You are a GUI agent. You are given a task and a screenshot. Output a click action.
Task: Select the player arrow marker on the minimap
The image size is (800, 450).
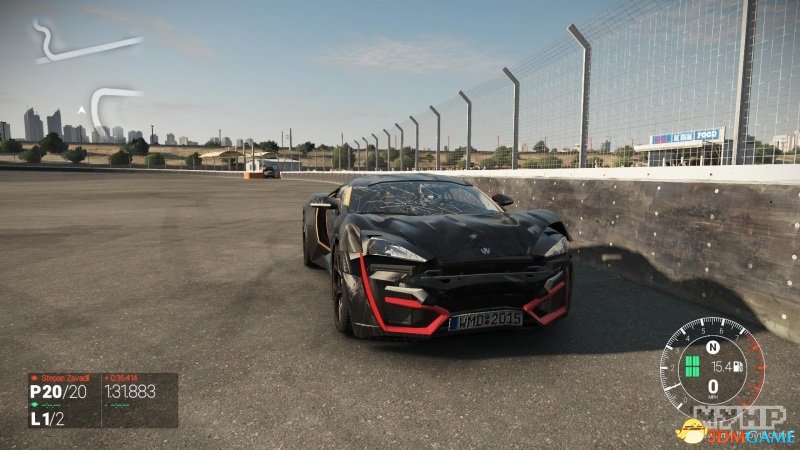81,110
